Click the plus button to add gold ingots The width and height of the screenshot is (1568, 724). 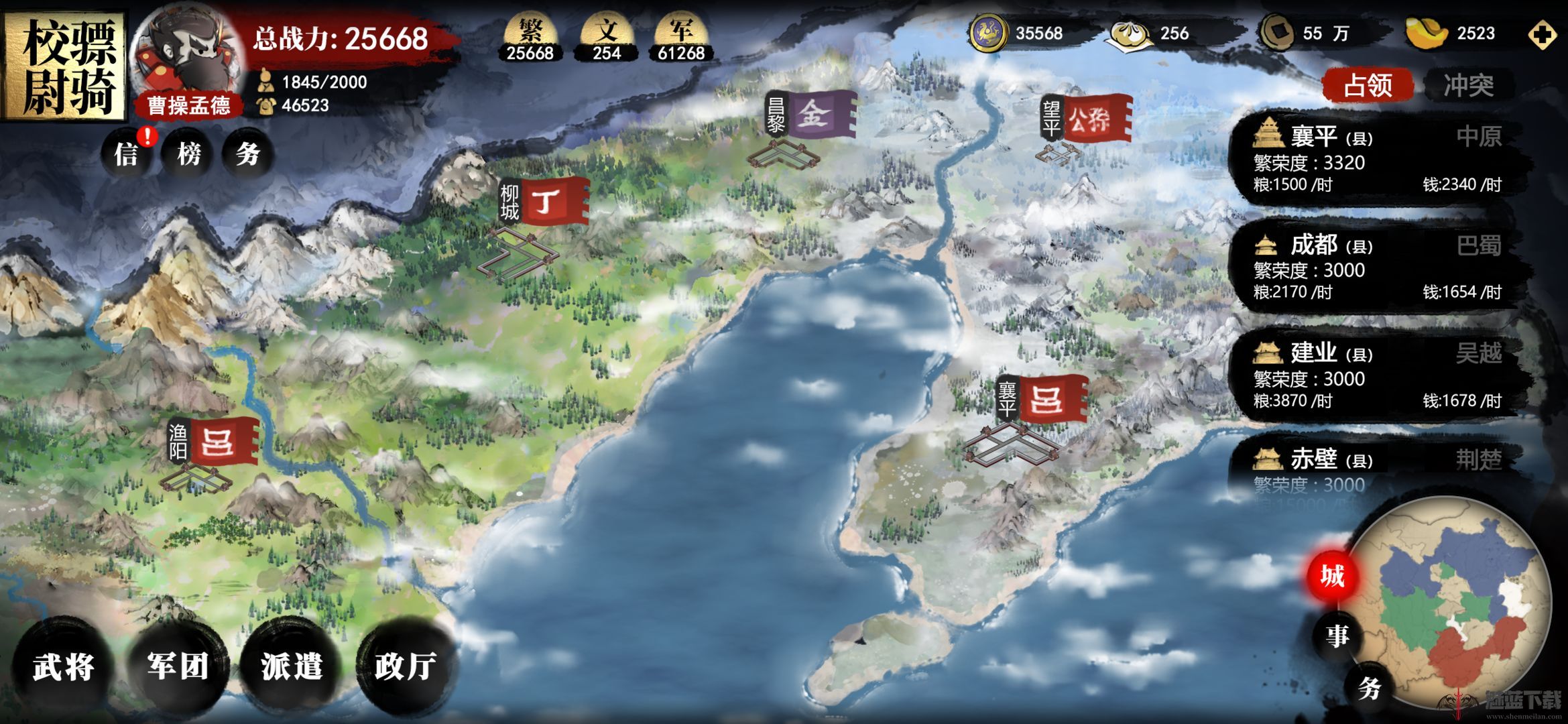pos(1543,35)
